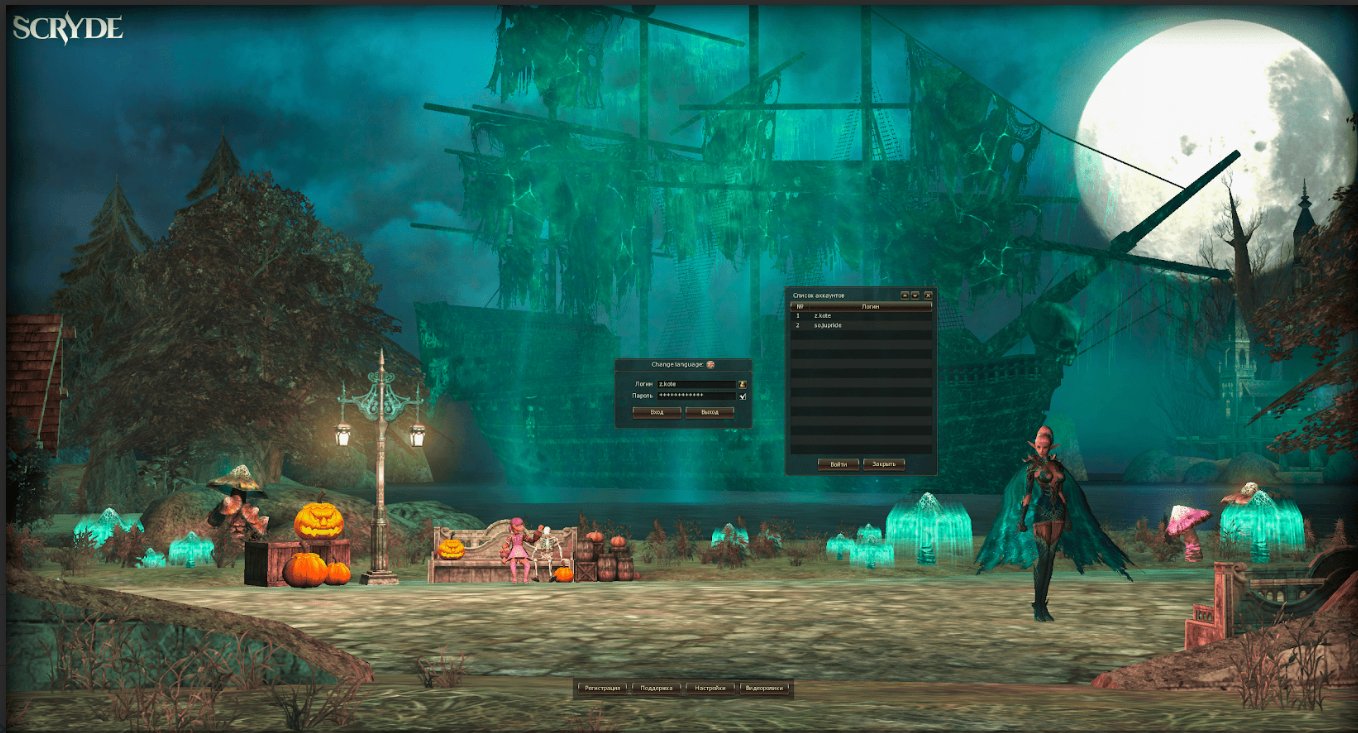Move the selected account up with the arrow
Viewport: 1358px width, 733px height.
(x=905, y=295)
